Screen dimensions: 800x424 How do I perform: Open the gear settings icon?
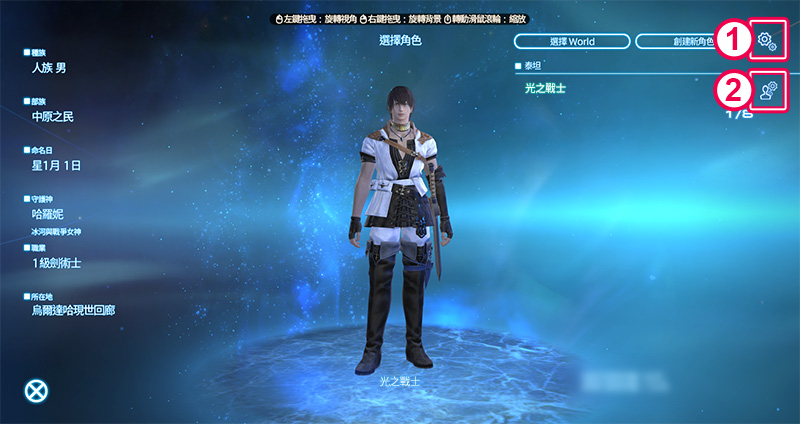point(767,40)
